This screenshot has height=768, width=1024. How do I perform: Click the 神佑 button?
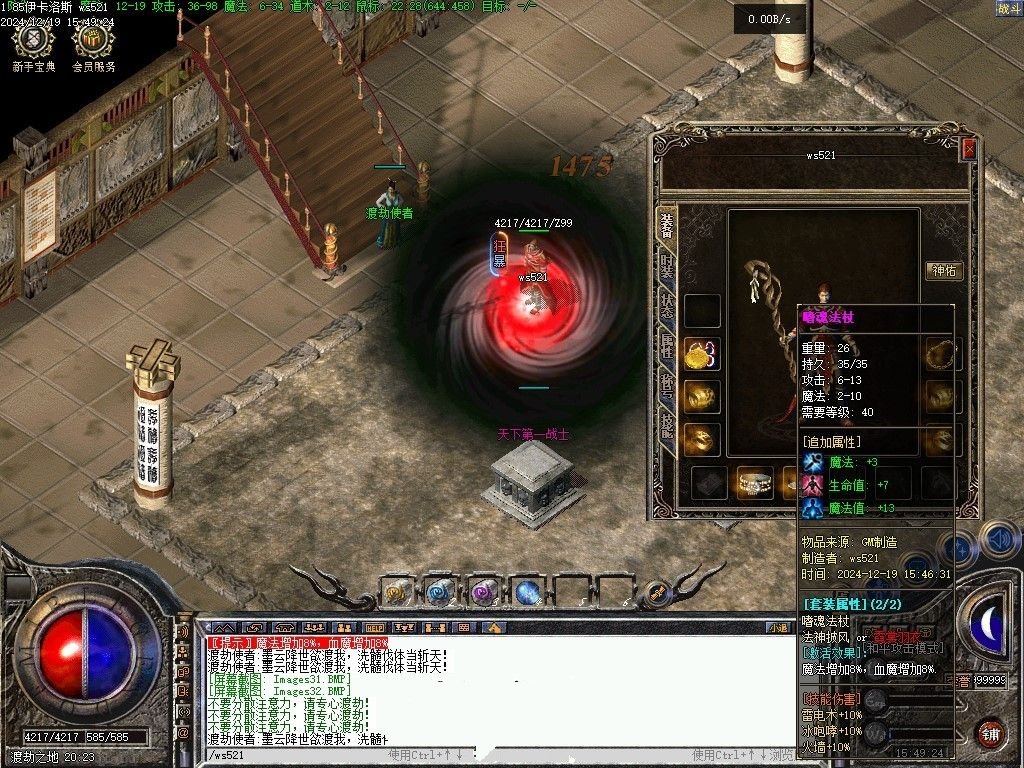tap(945, 270)
